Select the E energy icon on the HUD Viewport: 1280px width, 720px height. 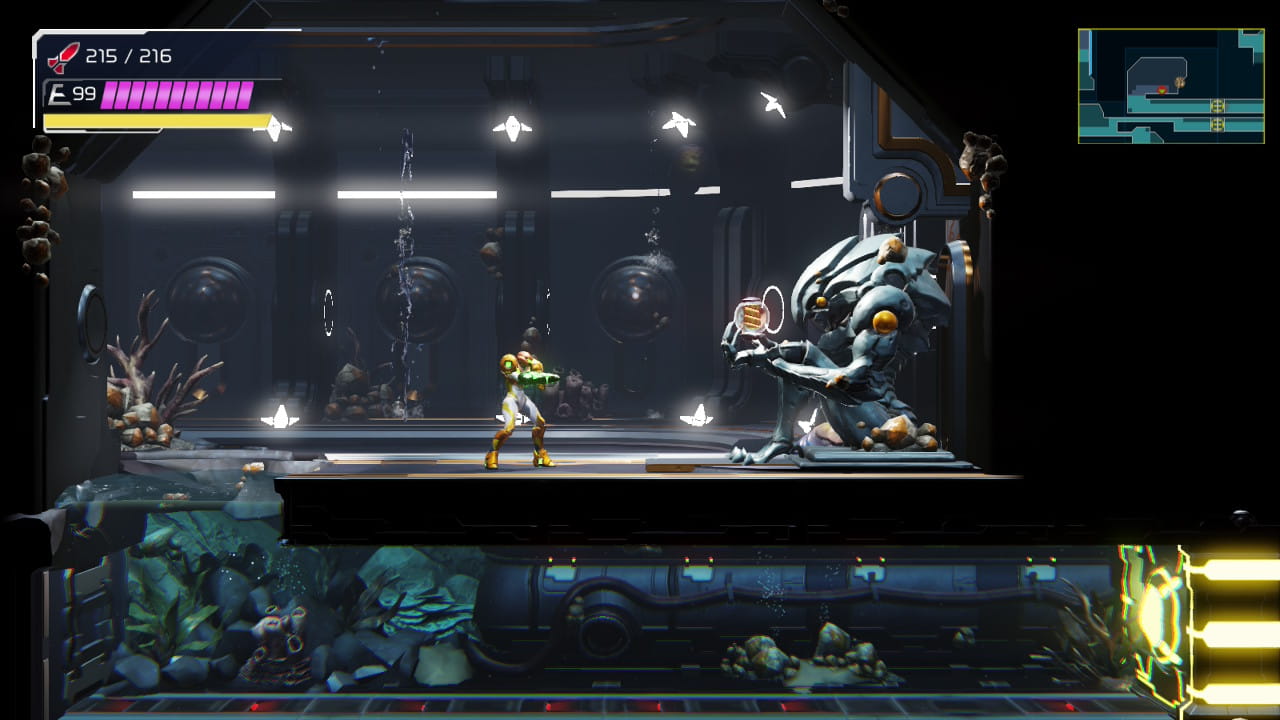coord(58,94)
